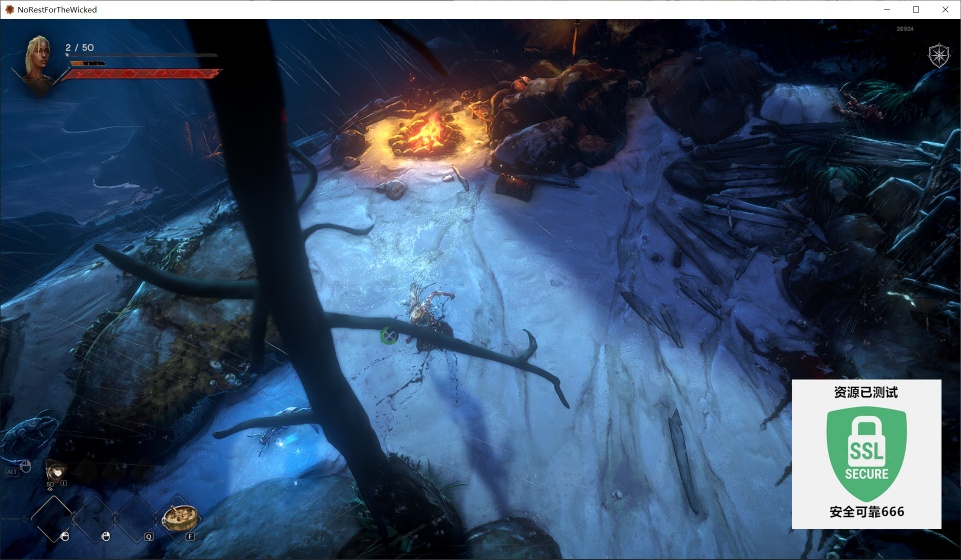
Task: Click the compass shield icon
Action: click(x=939, y=55)
